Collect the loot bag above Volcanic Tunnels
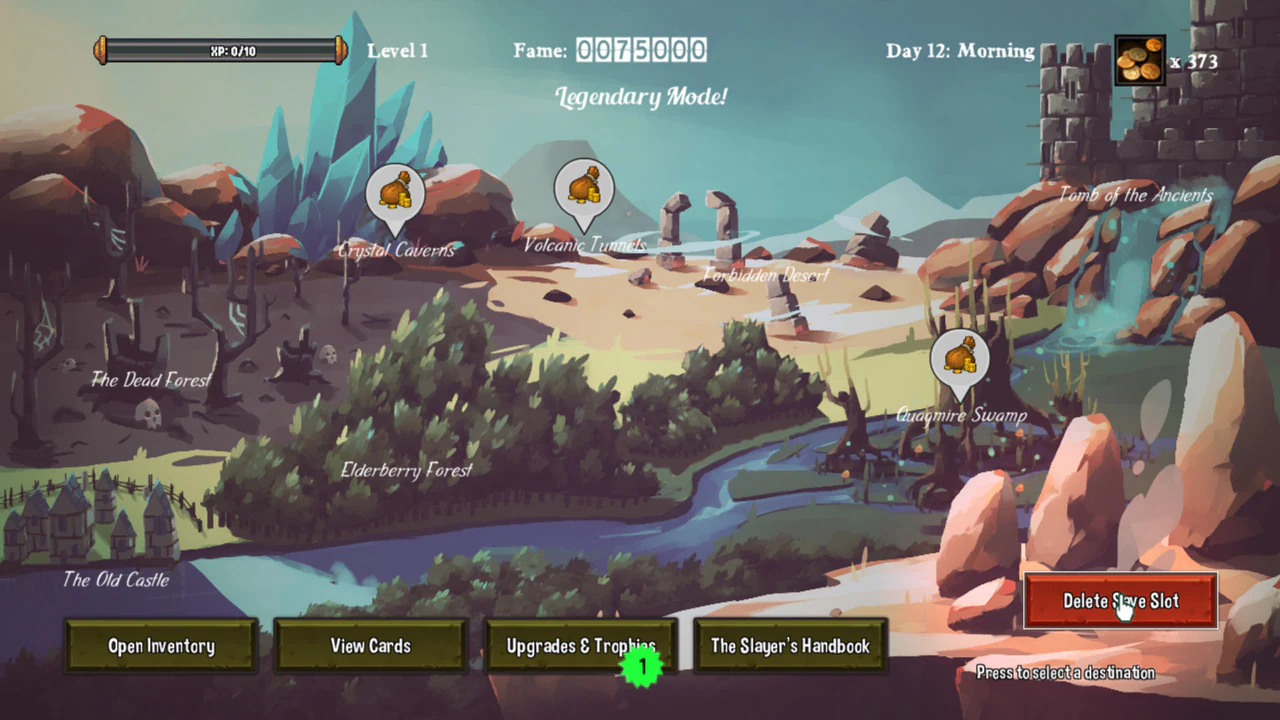The image size is (1280, 720). (583, 188)
